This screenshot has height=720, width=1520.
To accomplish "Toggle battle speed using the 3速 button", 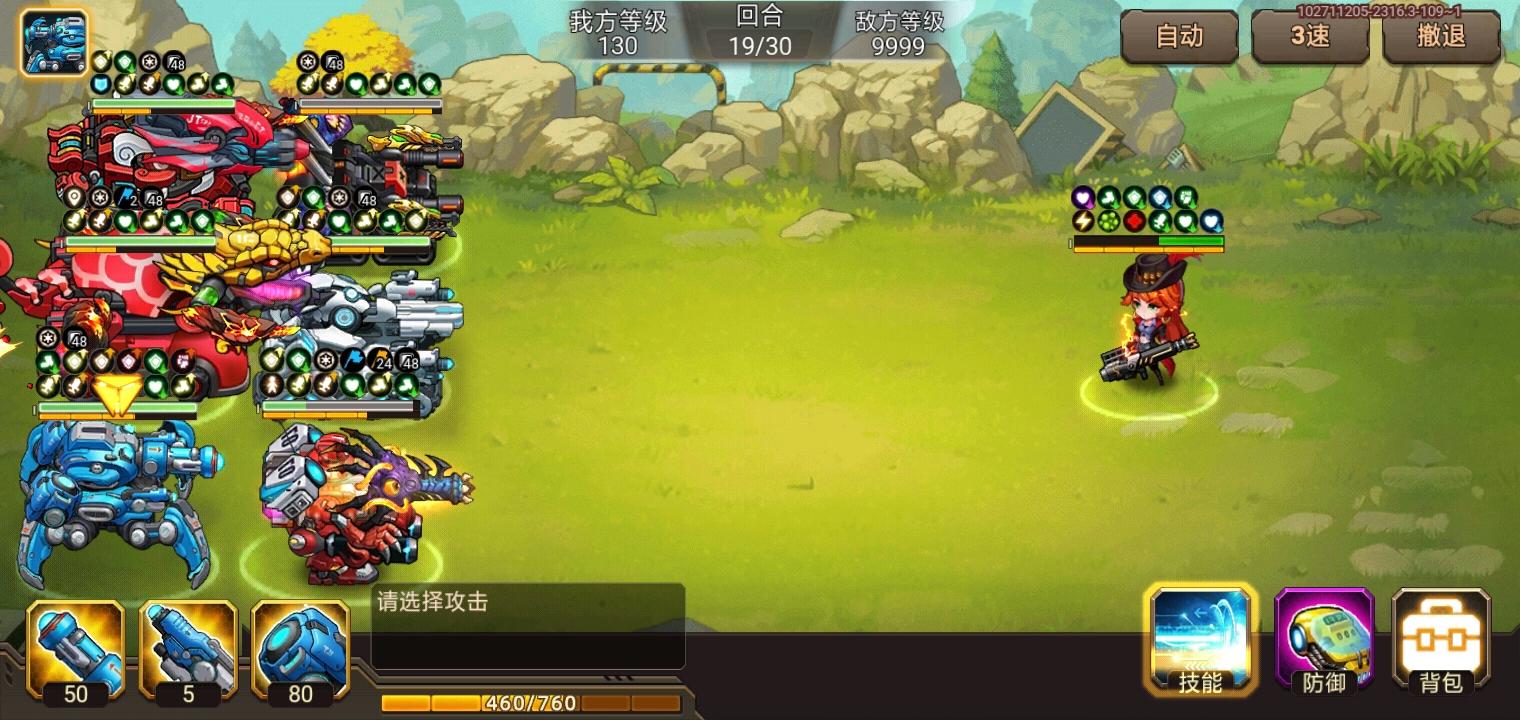I will coord(1311,37).
